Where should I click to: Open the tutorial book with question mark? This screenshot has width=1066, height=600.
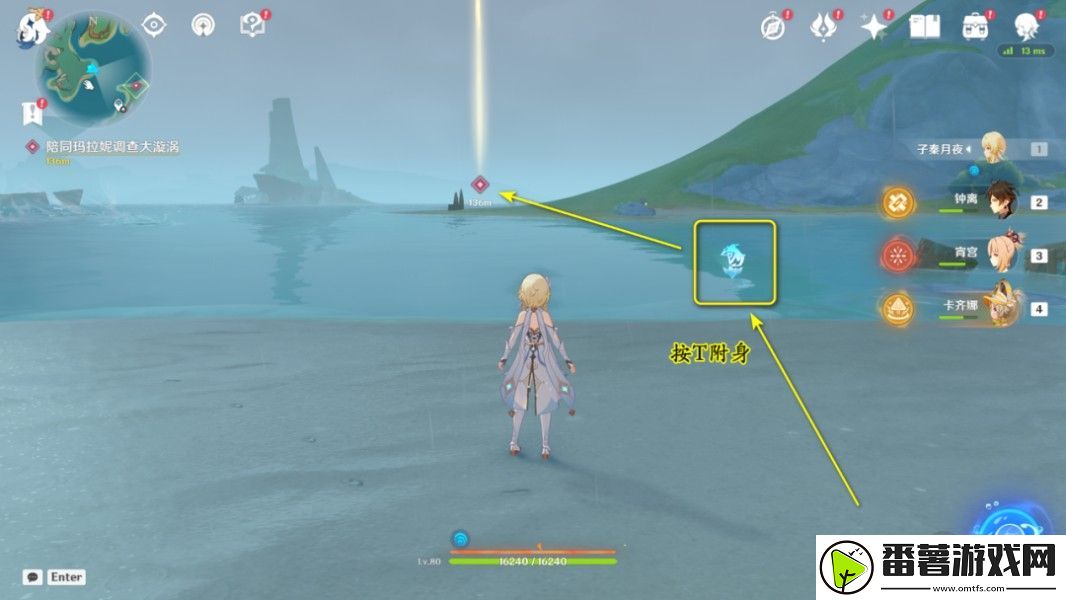coord(252,25)
